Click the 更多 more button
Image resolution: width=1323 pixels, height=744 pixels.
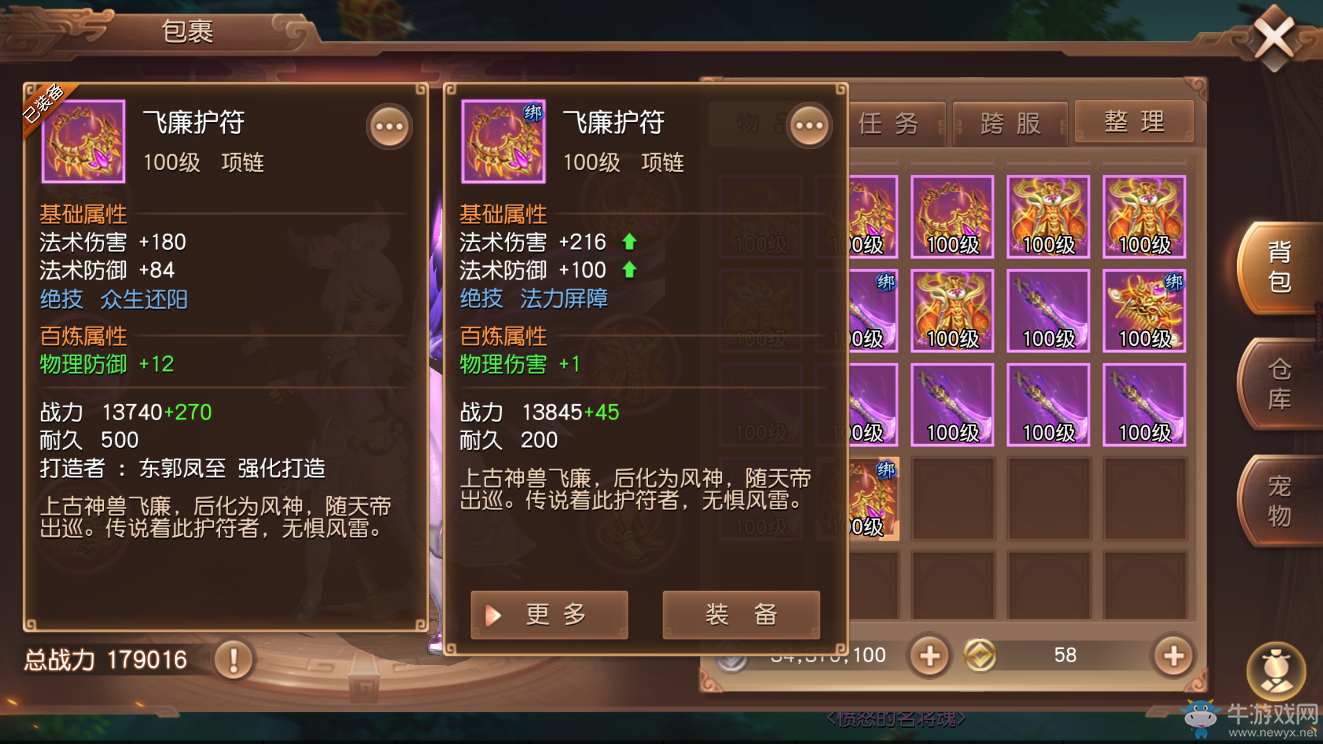tap(549, 615)
